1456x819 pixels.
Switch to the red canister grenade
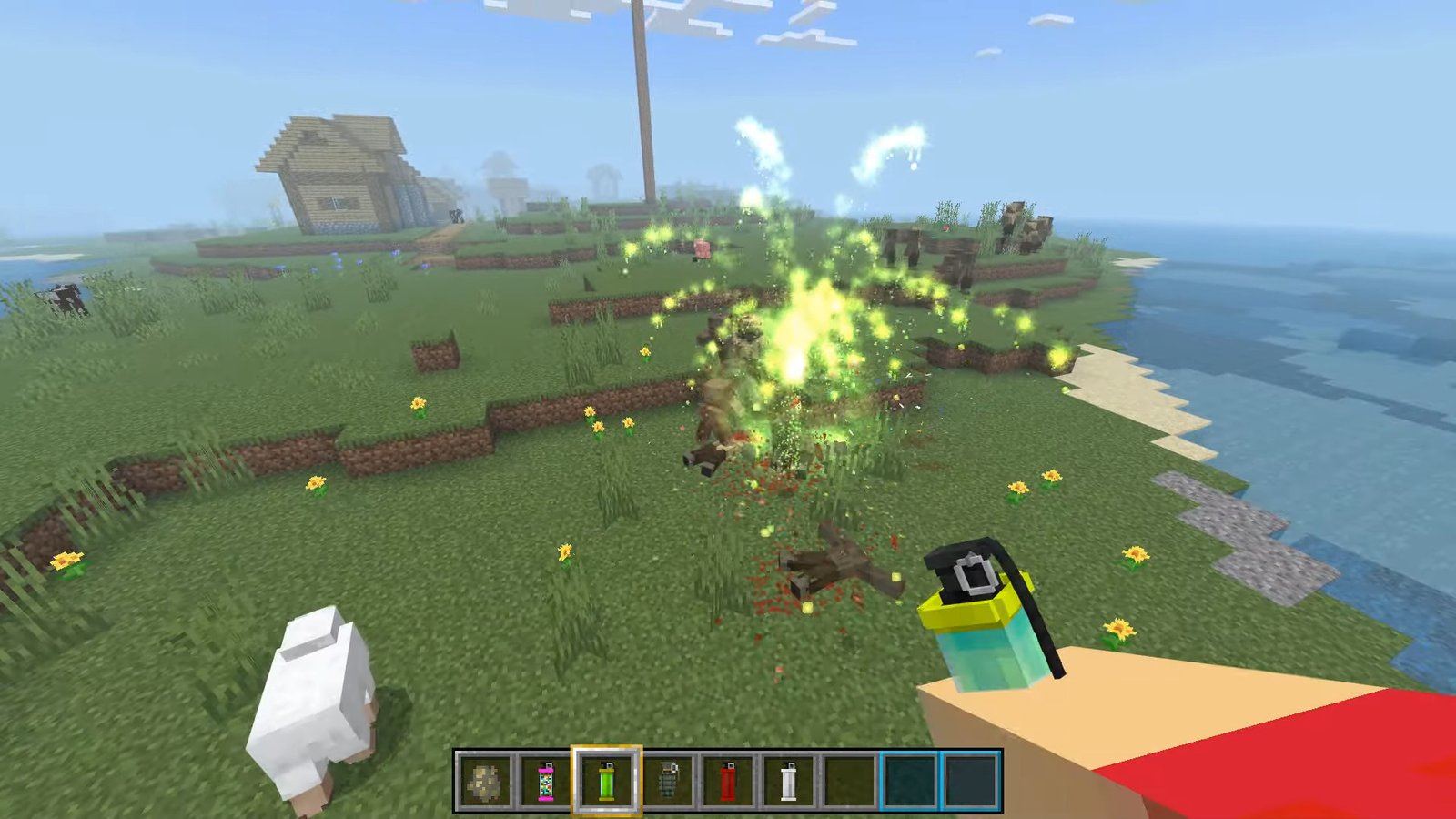coord(728,782)
